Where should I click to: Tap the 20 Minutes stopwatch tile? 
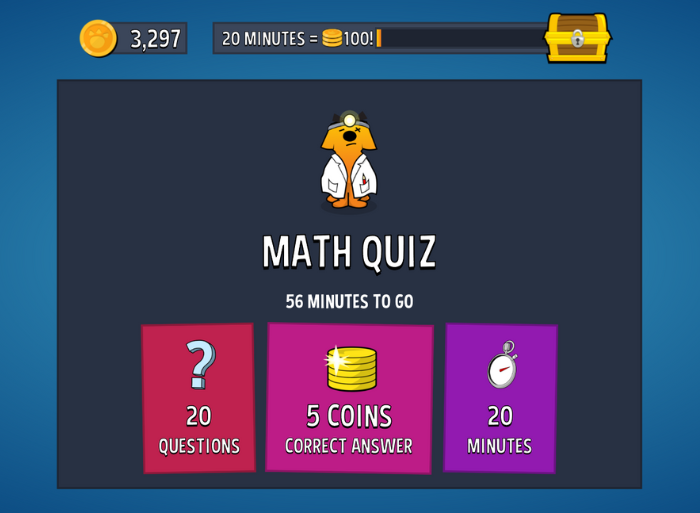pyautogui.click(x=500, y=398)
